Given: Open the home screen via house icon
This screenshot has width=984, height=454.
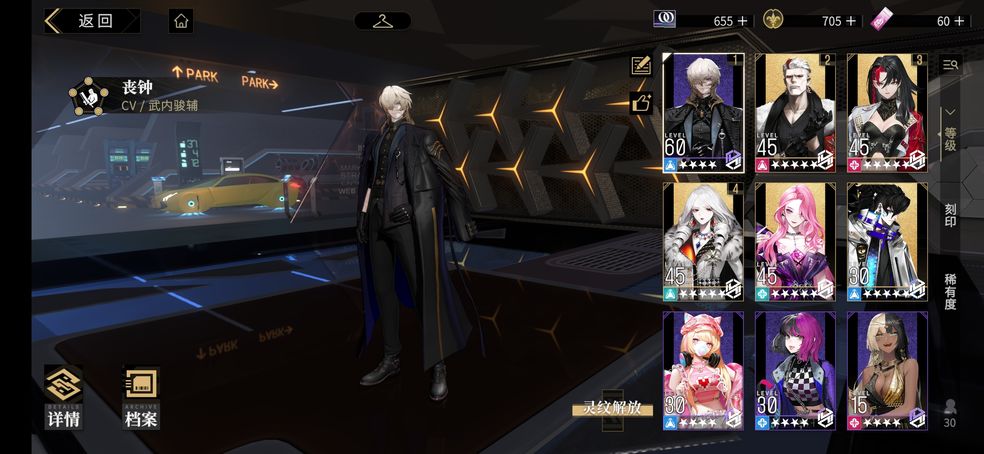Looking at the screenshot, I should click(x=181, y=20).
